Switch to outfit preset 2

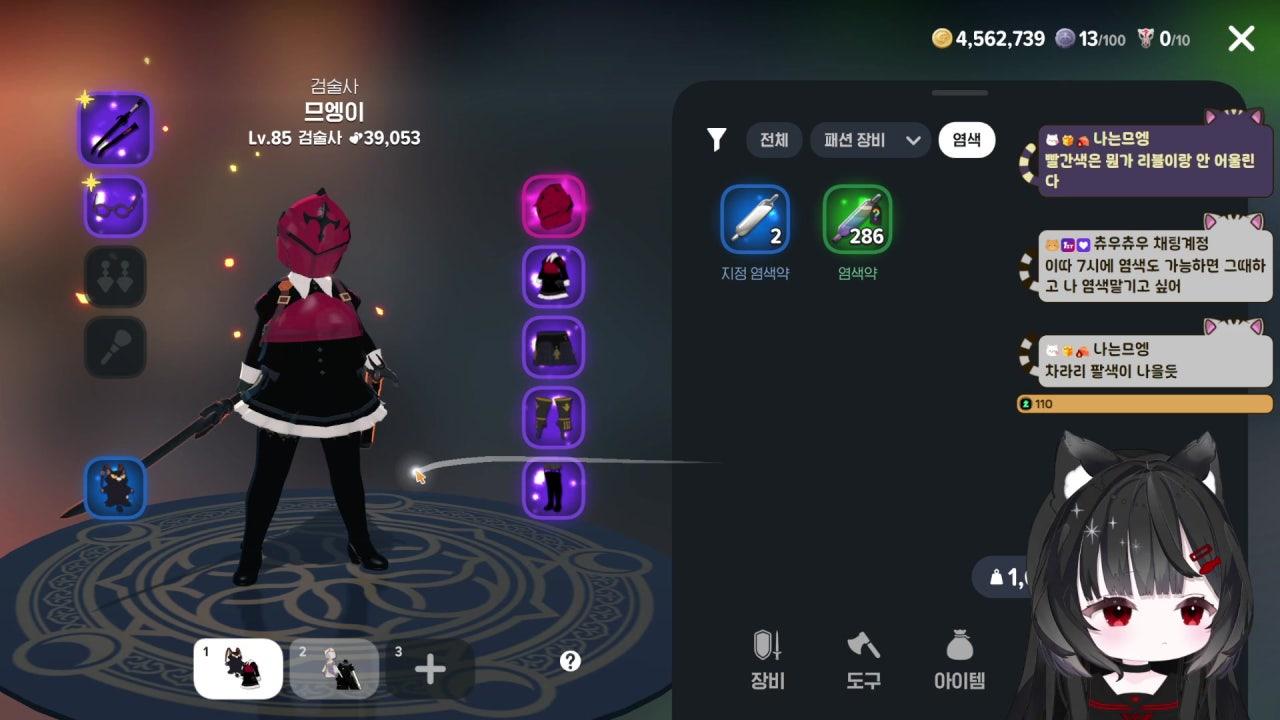coord(334,668)
